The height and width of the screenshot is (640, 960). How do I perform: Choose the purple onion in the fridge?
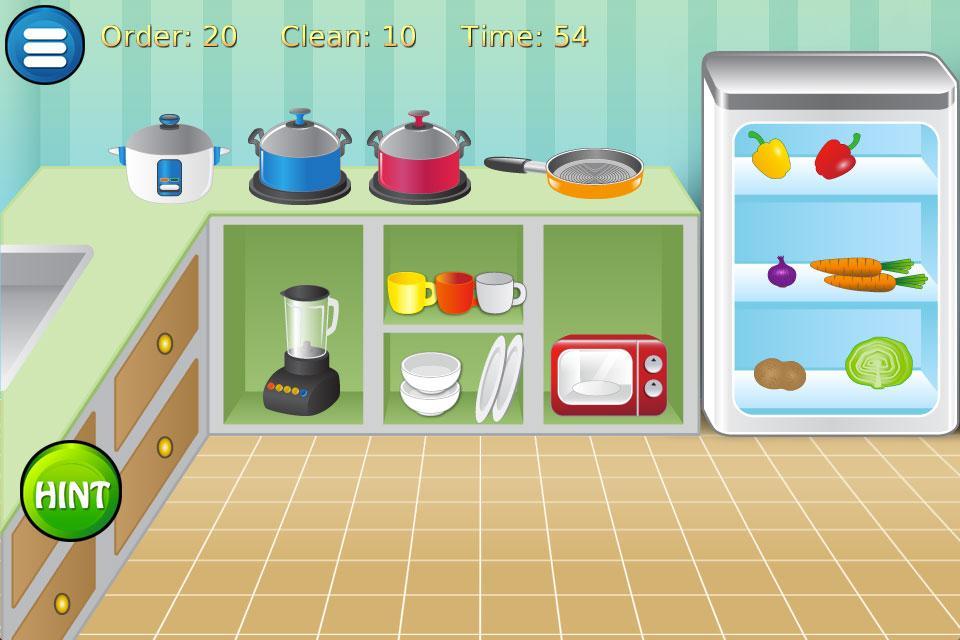(x=782, y=272)
